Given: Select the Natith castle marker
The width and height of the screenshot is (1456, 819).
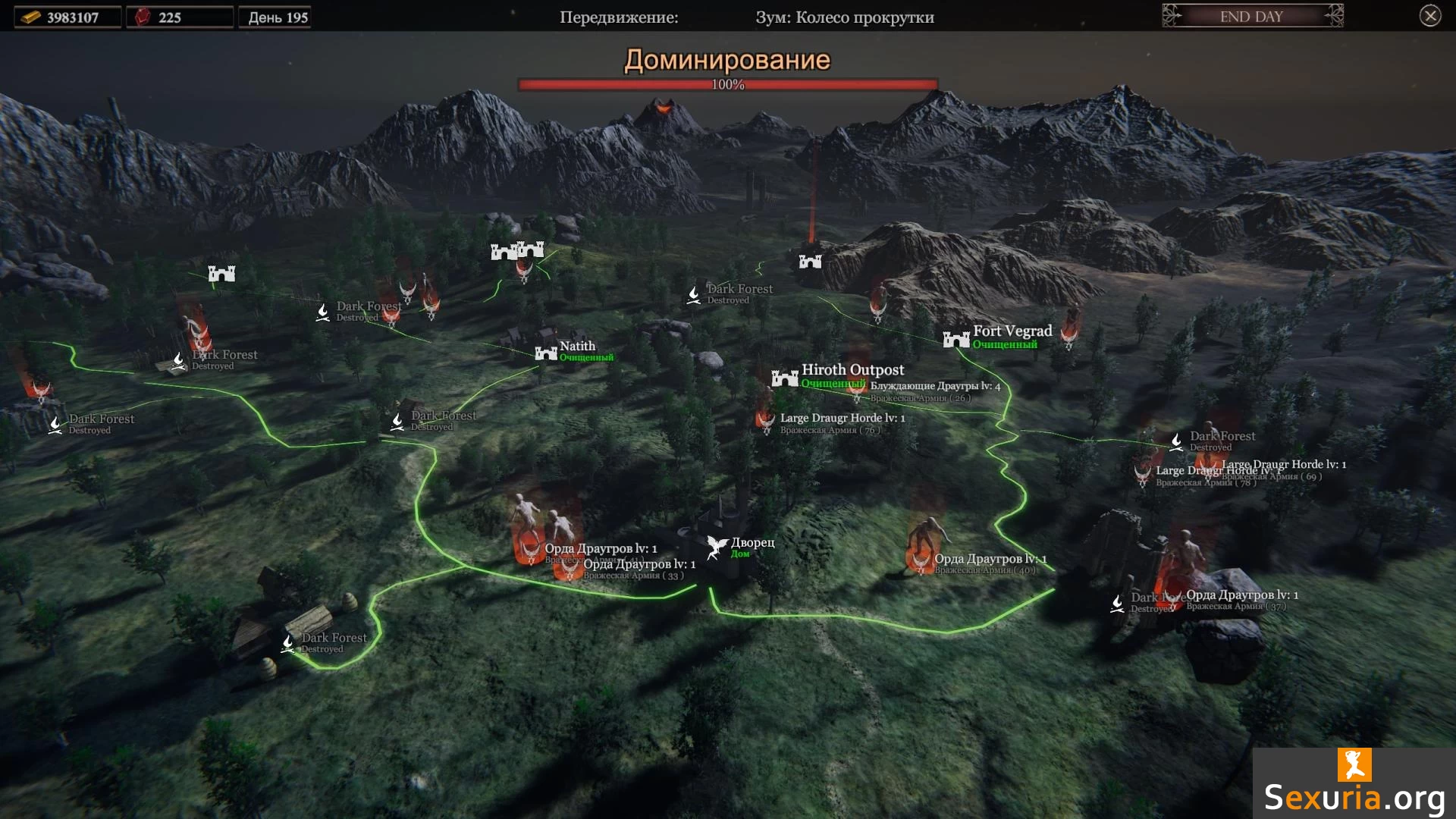Looking at the screenshot, I should pos(547,353).
